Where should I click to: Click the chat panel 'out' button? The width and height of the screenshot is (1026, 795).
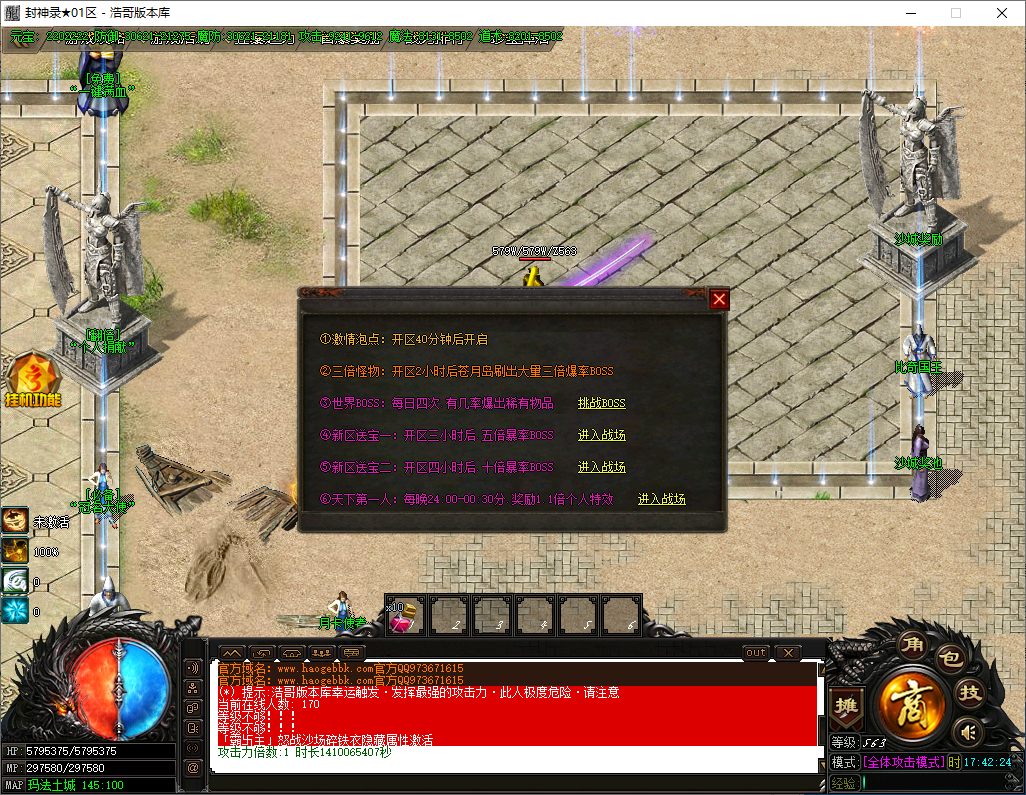coord(756,653)
